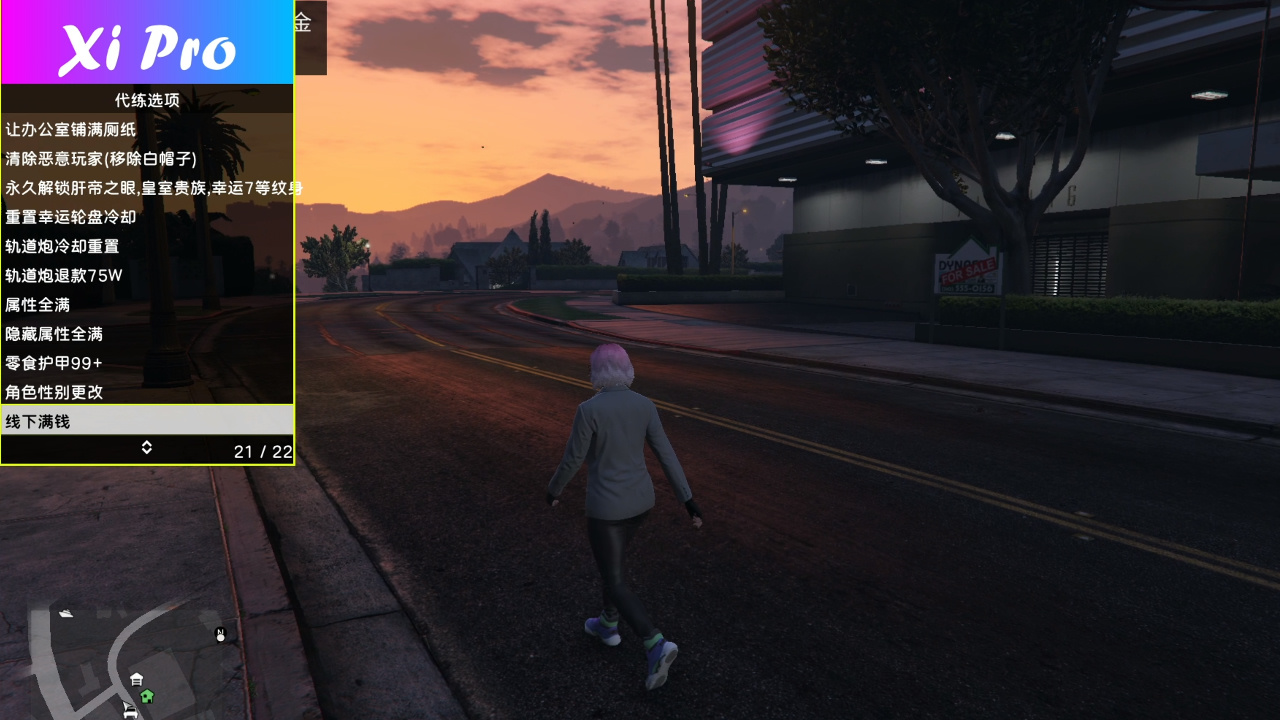Select 隐藏属性全满 in the menu

point(54,334)
